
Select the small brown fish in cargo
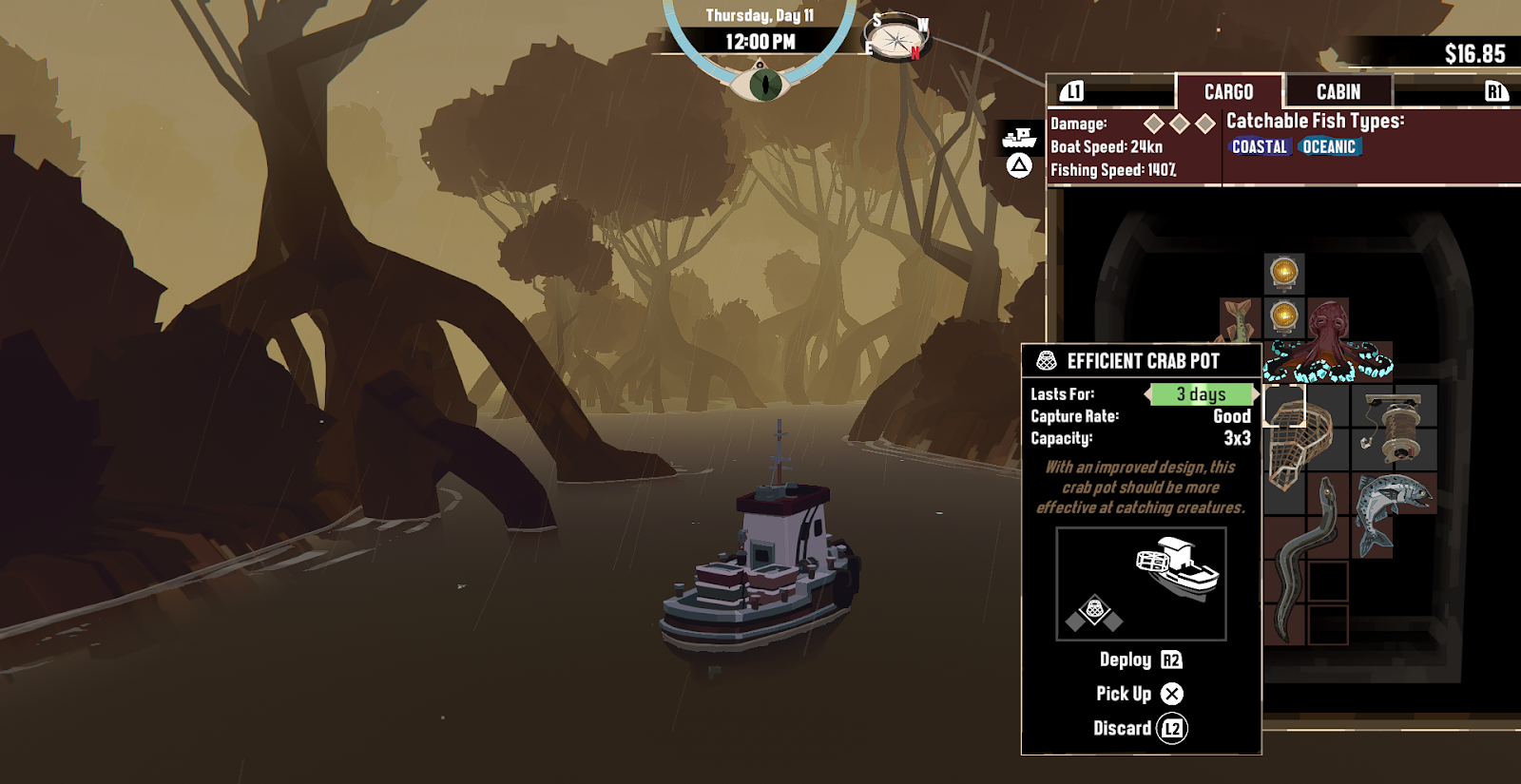click(1239, 318)
